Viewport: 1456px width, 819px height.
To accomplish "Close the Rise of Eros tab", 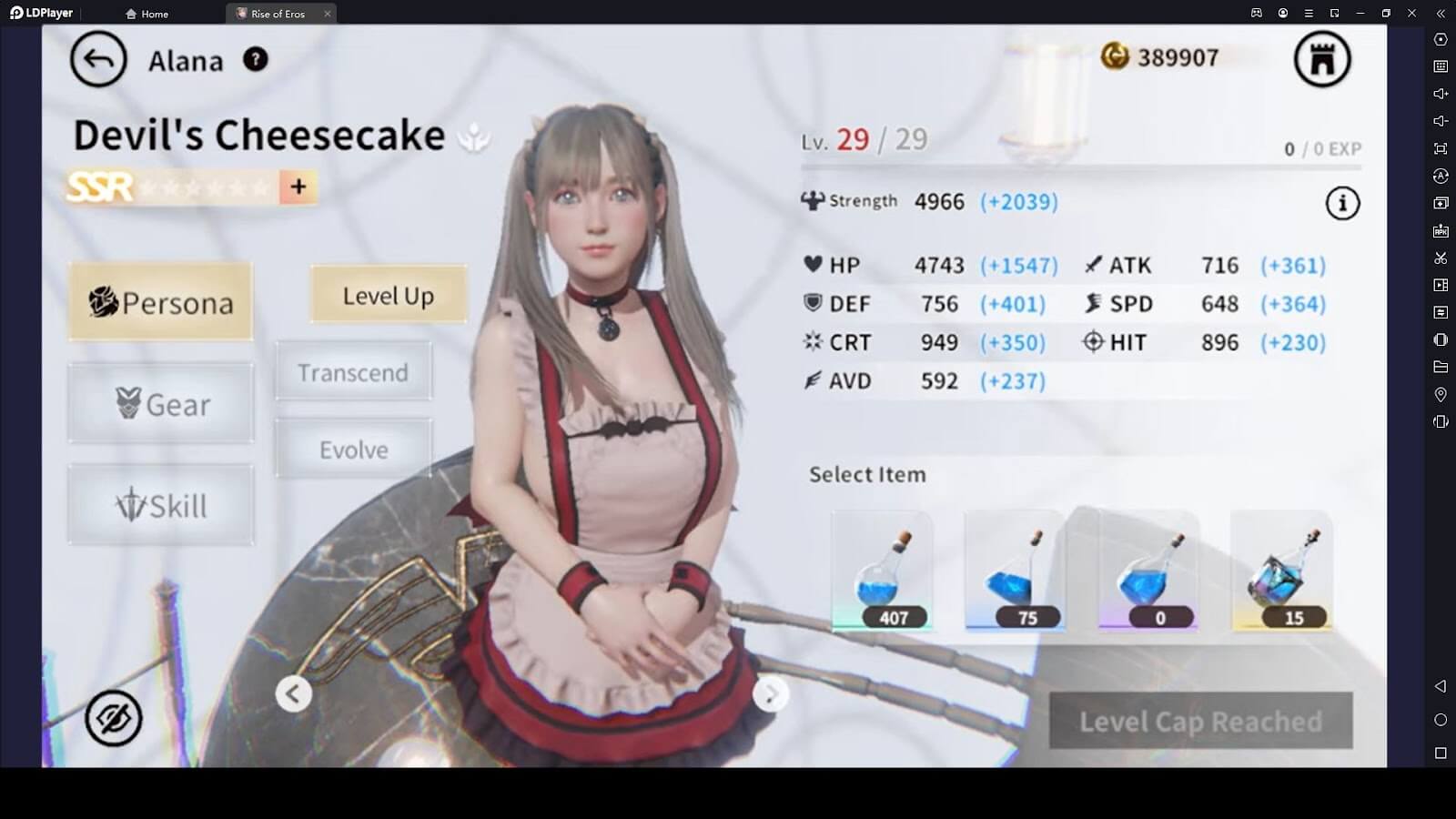I will 328,14.
